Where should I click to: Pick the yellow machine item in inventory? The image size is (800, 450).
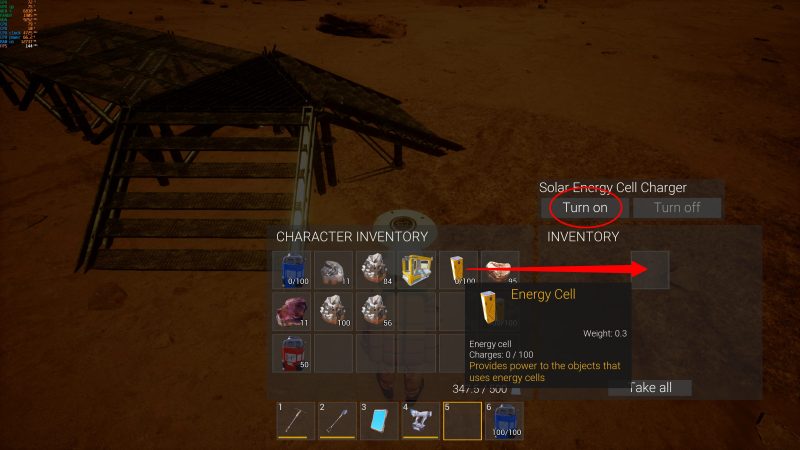[416, 270]
